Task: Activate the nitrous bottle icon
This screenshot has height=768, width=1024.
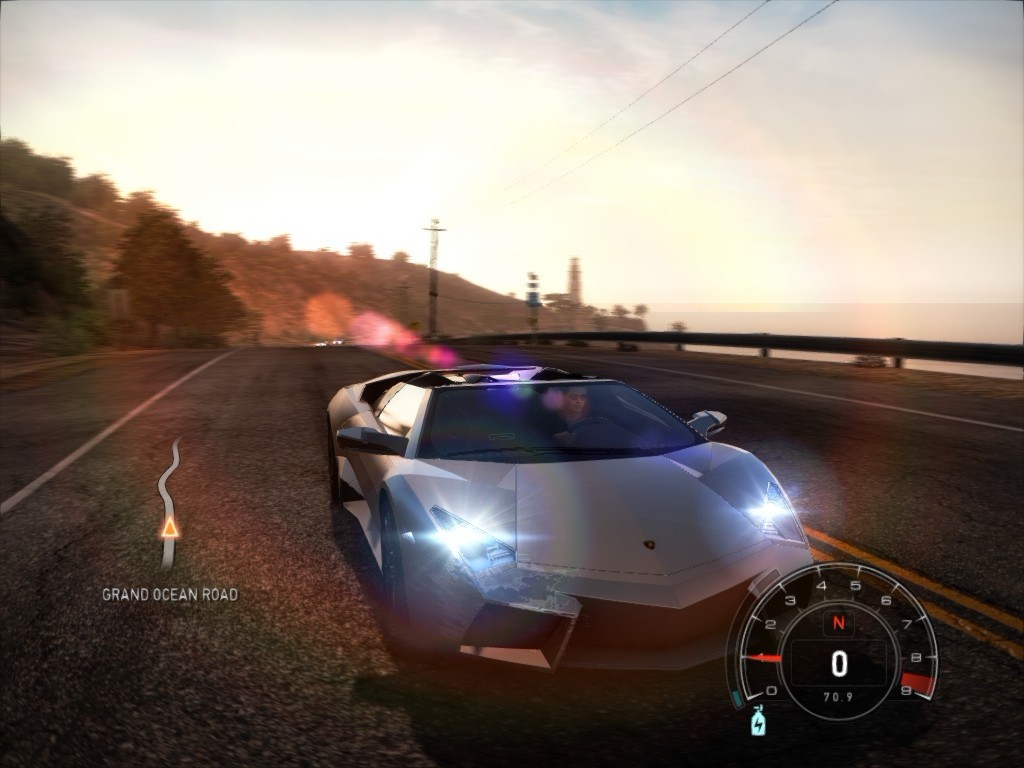Action: coord(758,720)
